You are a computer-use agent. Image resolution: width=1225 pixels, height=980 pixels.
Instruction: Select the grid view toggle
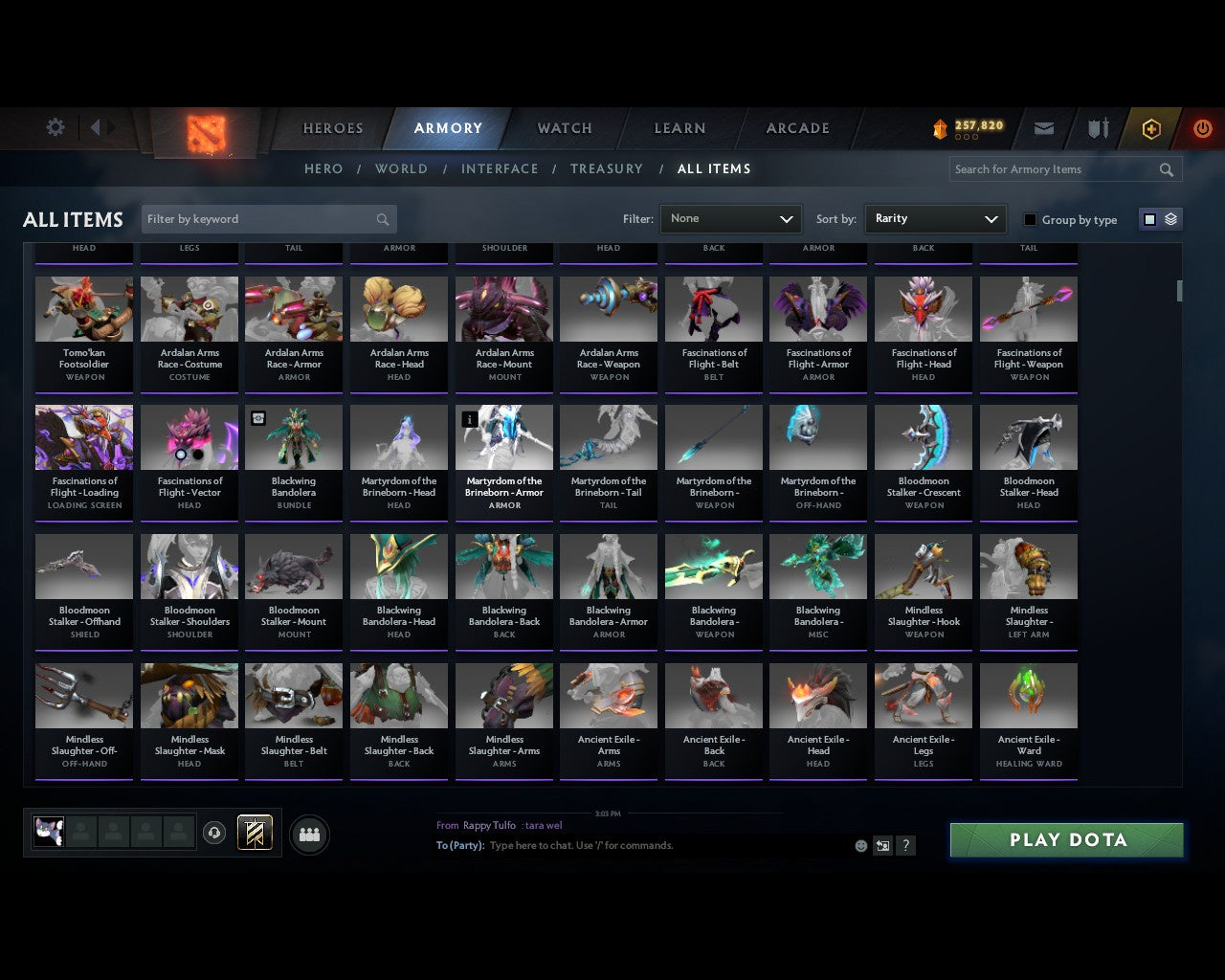[x=1149, y=218]
